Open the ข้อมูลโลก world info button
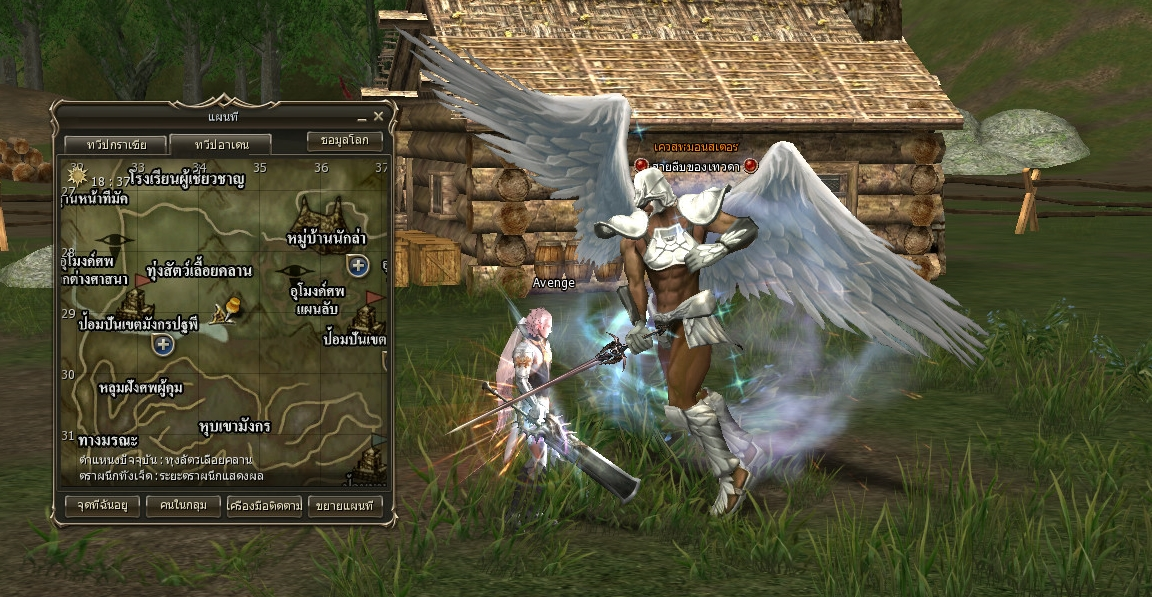 click(x=344, y=141)
